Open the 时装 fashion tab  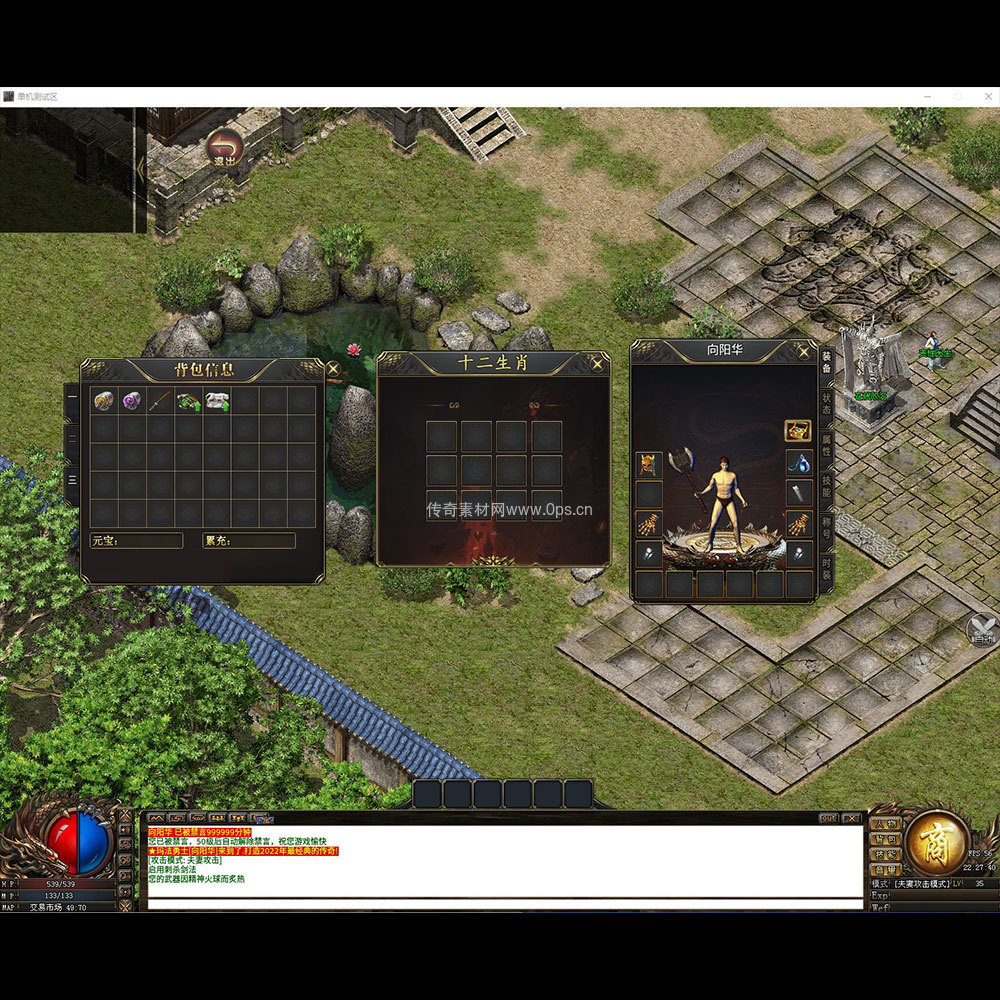827,570
